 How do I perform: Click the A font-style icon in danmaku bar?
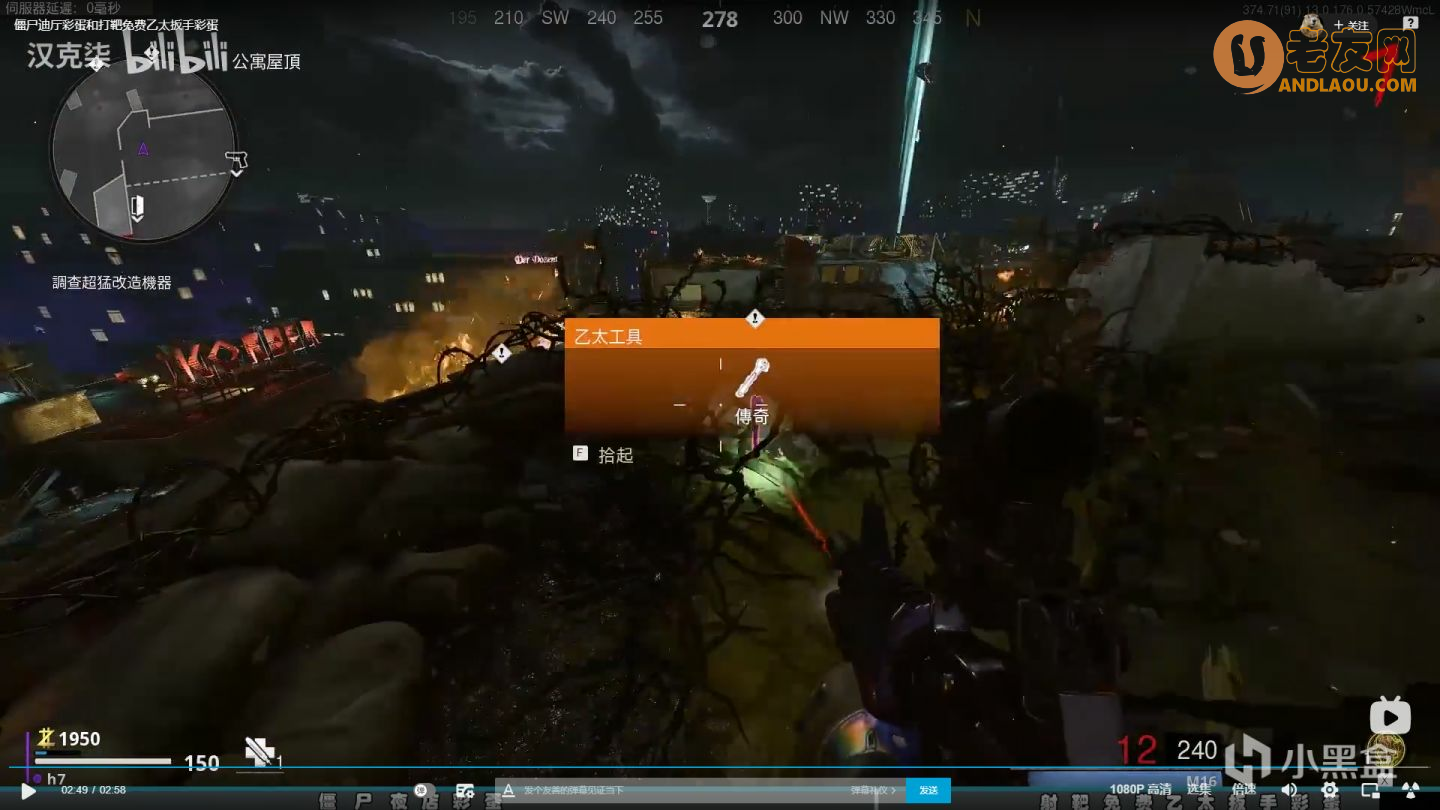click(509, 790)
